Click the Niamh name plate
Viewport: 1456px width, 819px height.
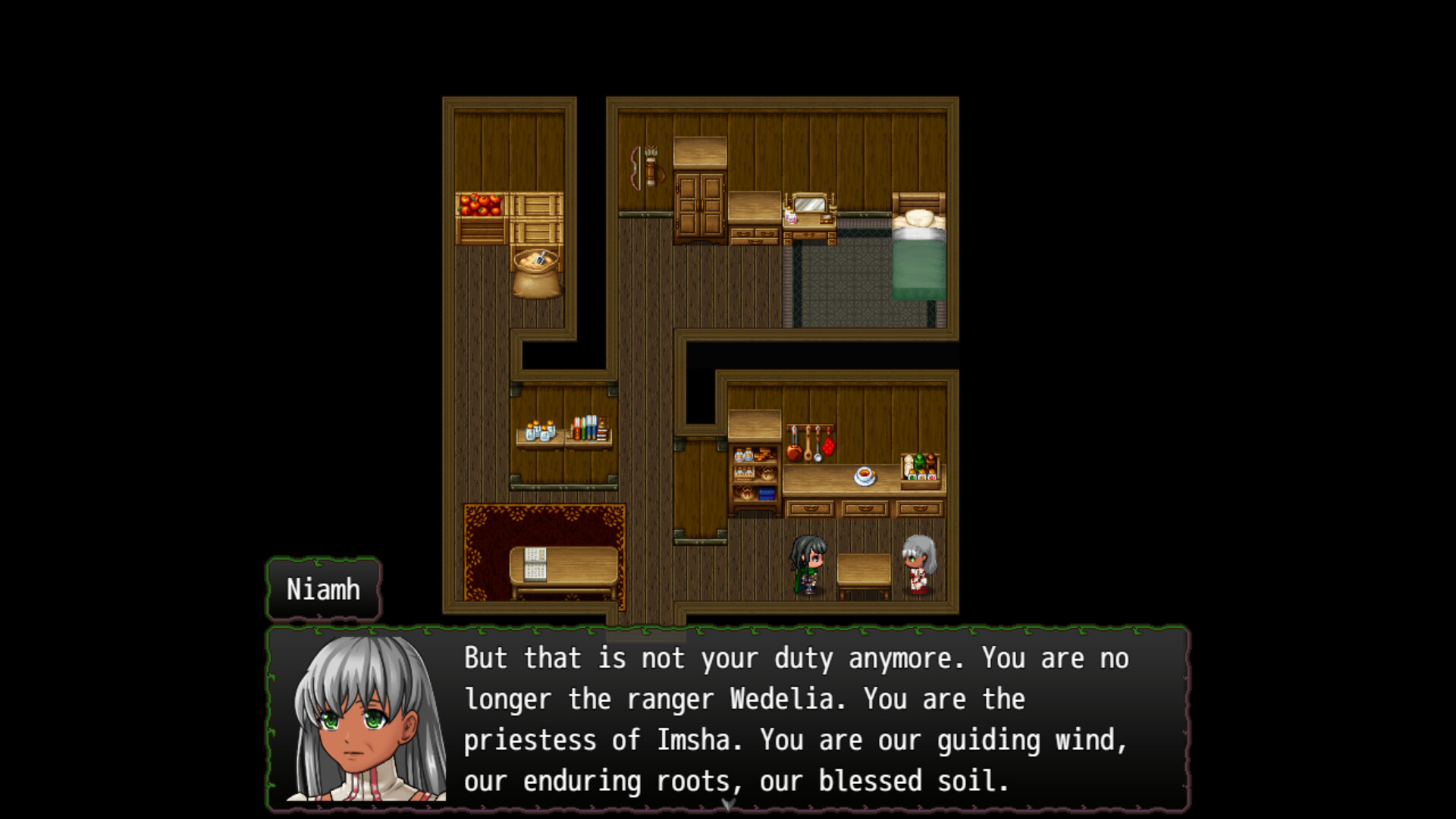pyautogui.click(x=322, y=589)
